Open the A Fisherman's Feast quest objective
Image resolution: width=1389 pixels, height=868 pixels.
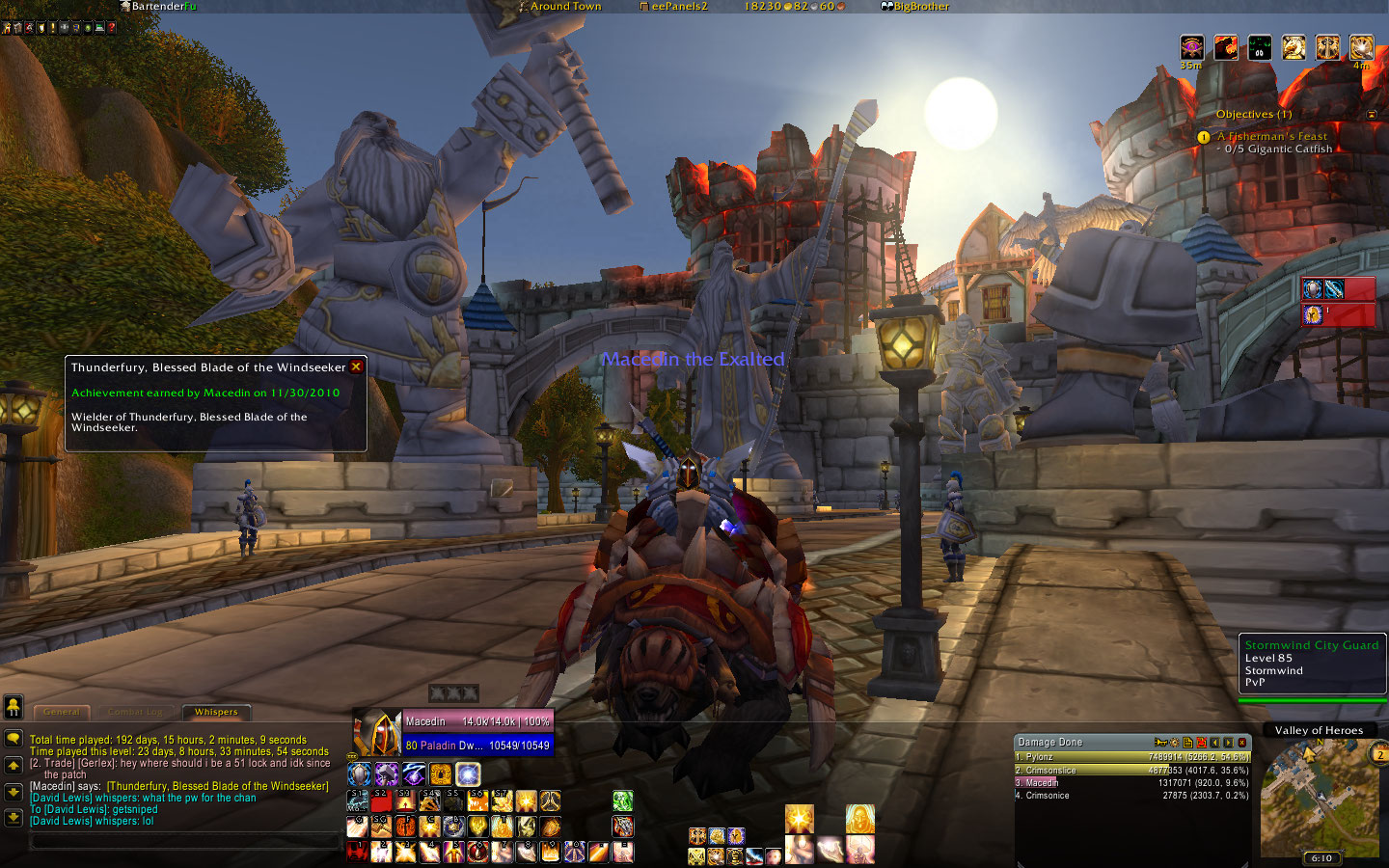click(x=1271, y=137)
